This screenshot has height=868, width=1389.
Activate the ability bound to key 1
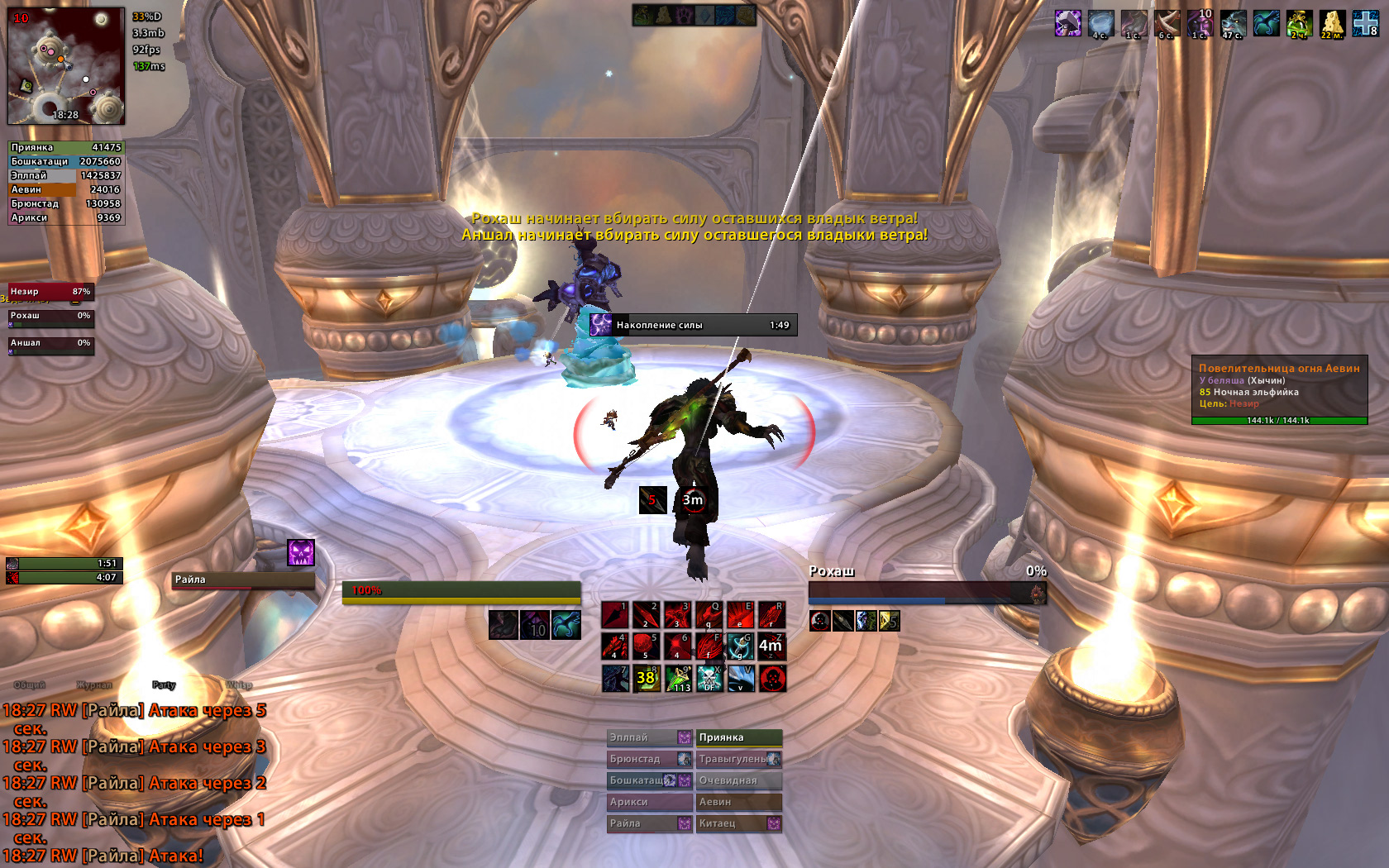tap(614, 615)
